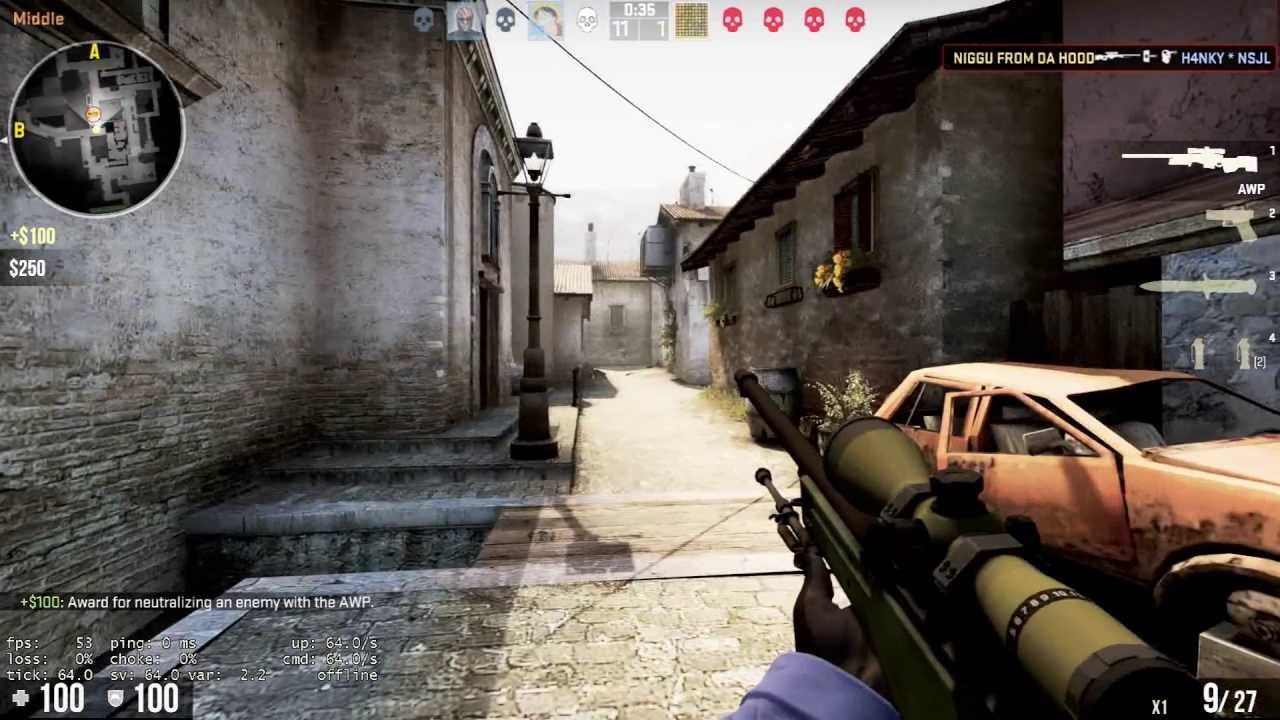
Task: Click the AWP icon in the kill feed
Action: pos(1125,58)
